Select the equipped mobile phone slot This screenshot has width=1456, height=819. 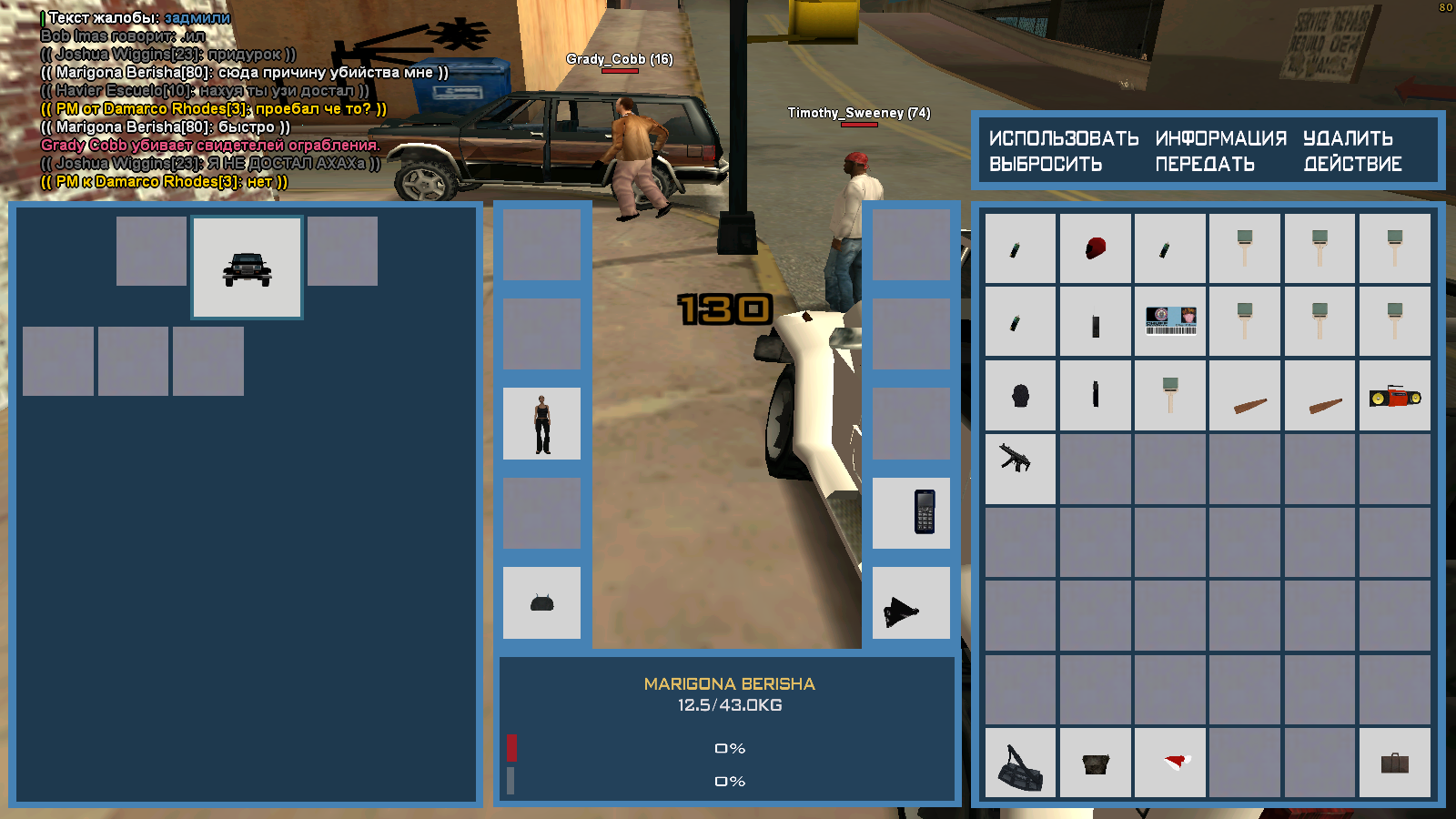pyautogui.click(x=911, y=513)
